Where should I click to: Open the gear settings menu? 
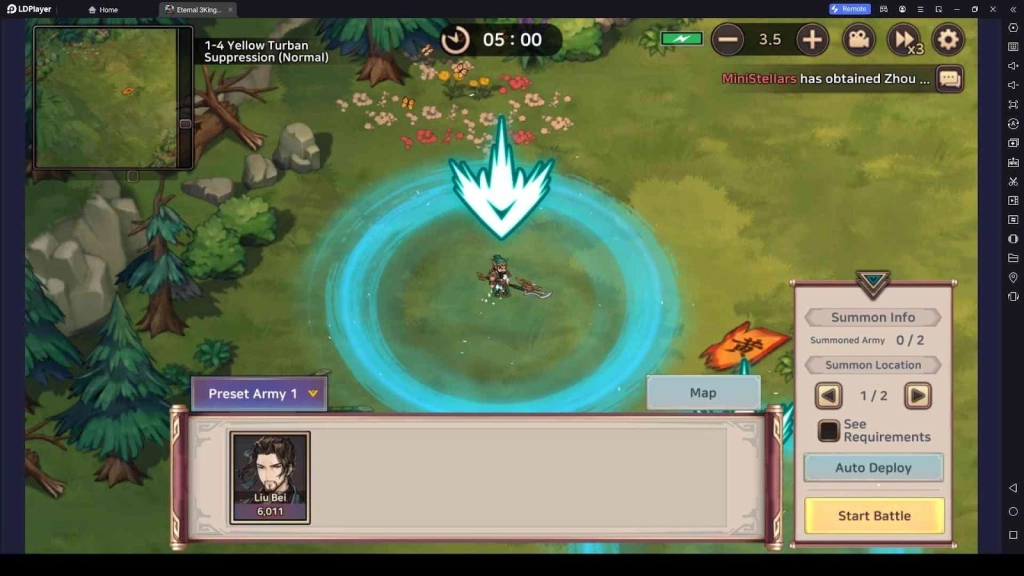pos(948,40)
